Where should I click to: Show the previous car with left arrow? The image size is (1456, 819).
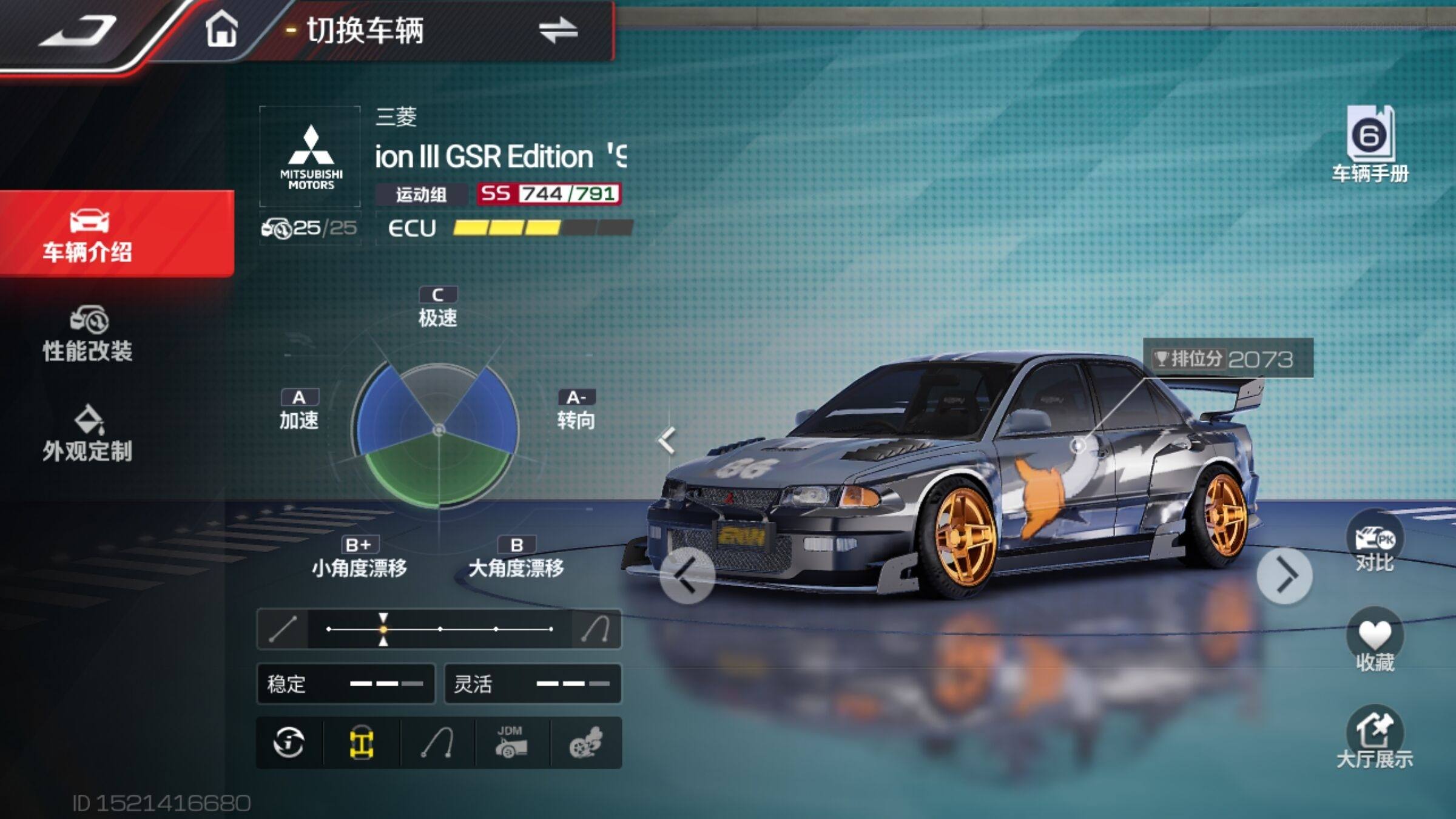coord(687,575)
